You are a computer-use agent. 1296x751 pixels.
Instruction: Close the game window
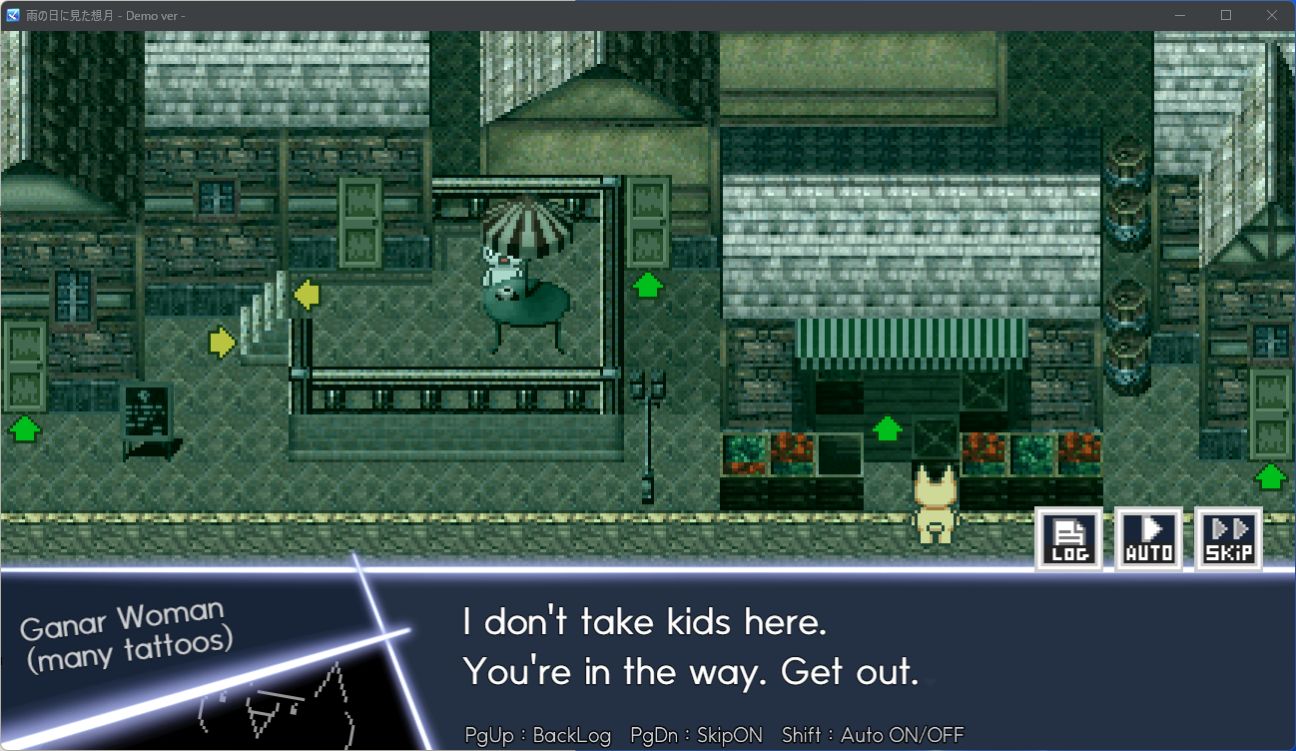(x=1272, y=15)
